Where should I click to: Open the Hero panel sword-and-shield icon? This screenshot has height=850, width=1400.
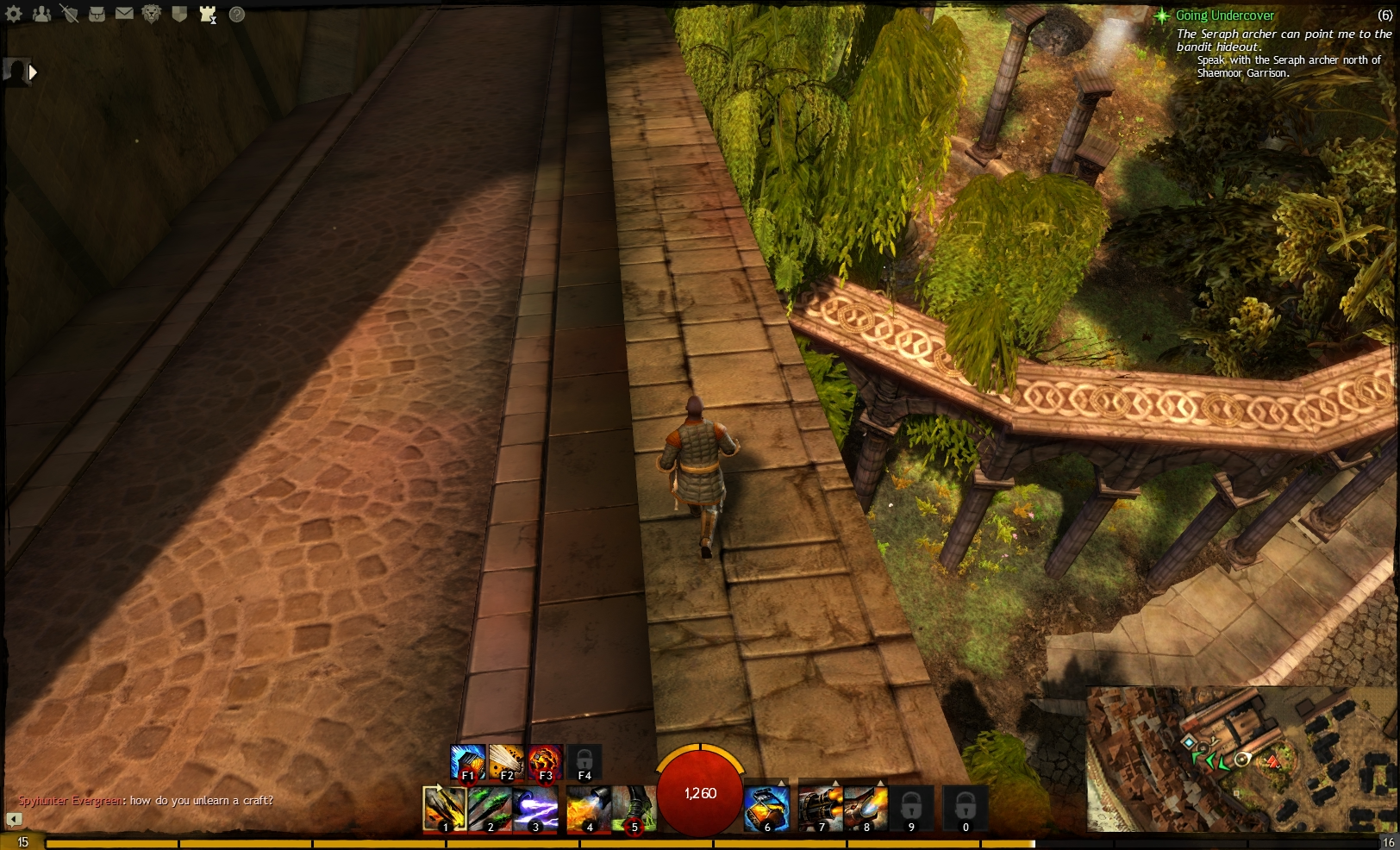pos(69,15)
